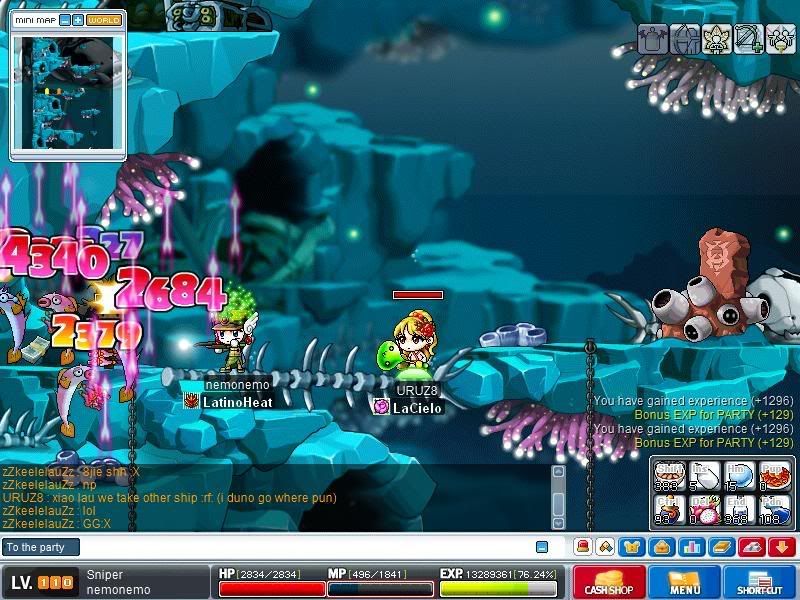
Task: Click the minimap display
Action: click(x=65, y=90)
